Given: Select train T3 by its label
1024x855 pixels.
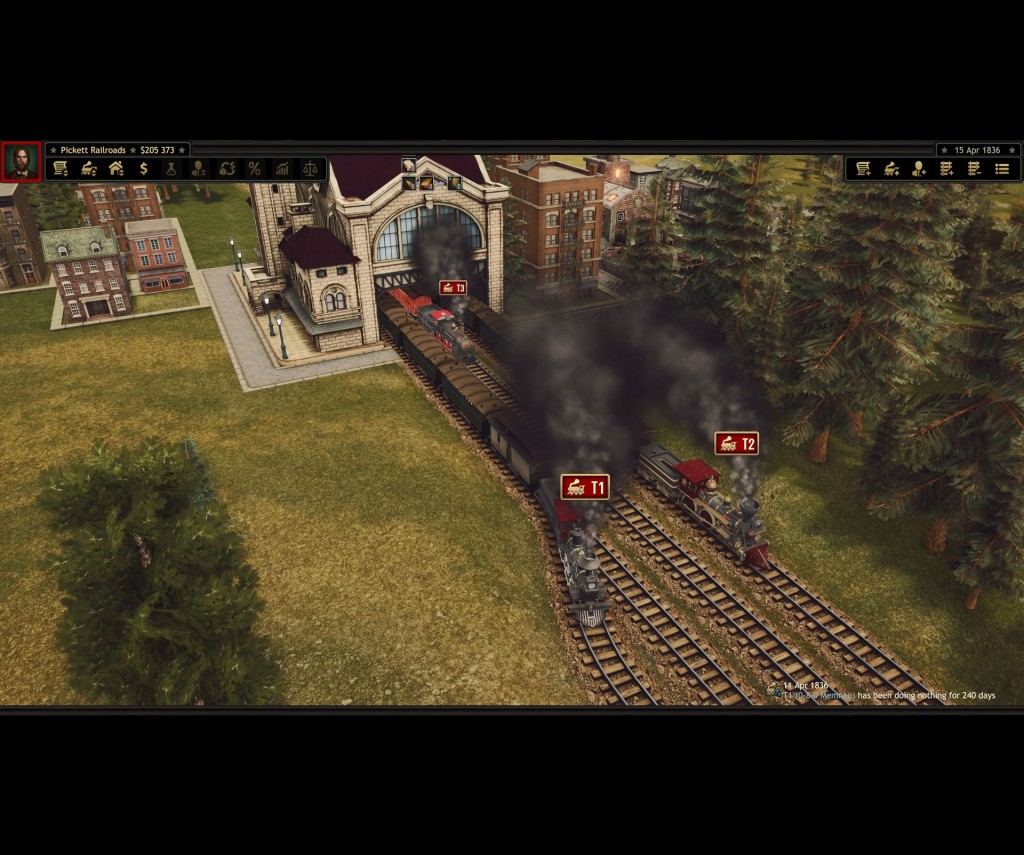Looking at the screenshot, I should click(x=453, y=288).
